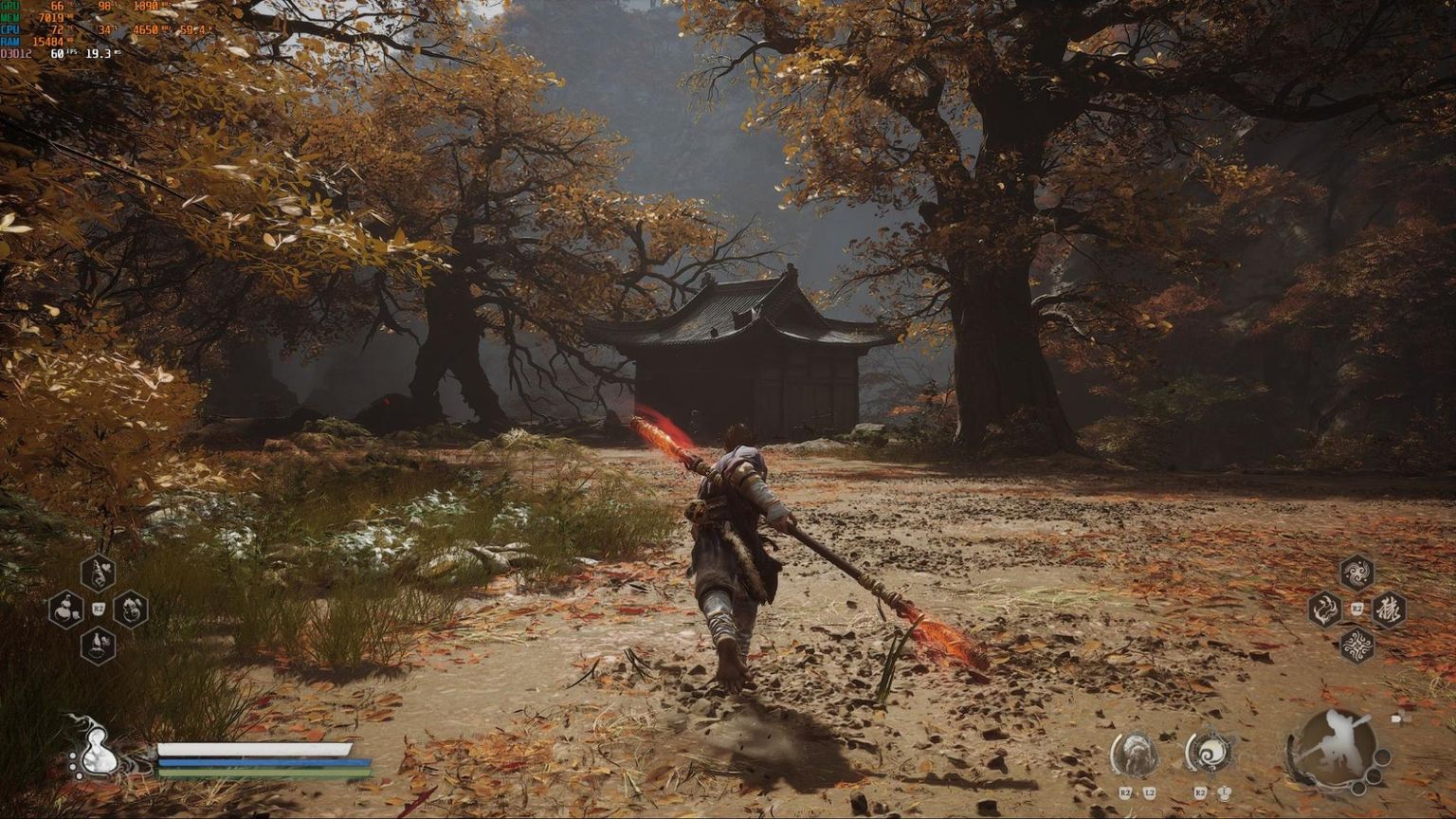Click the transformation ability icon
1456x819 pixels.
(x=1137, y=752)
